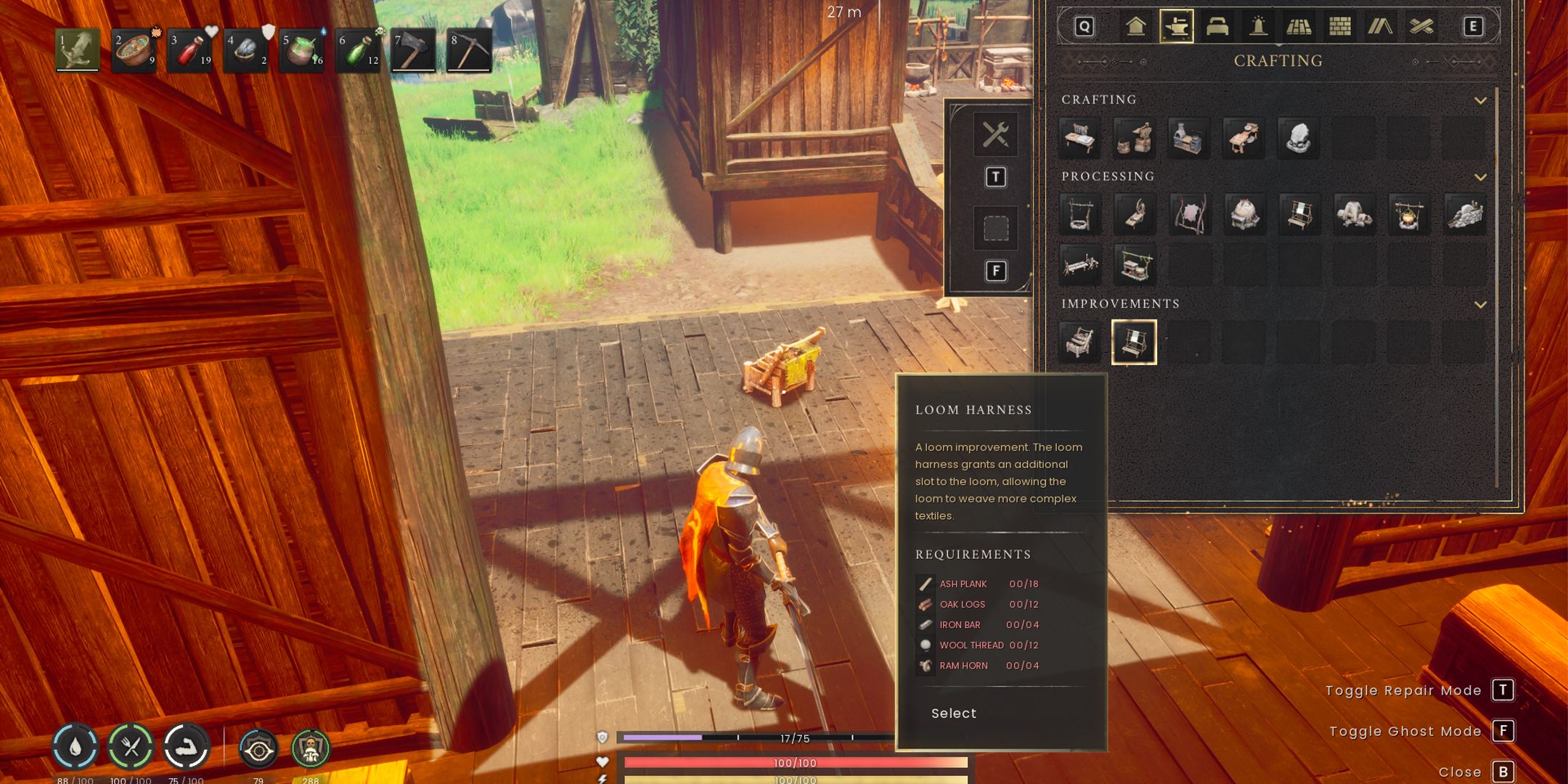The width and height of the screenshot is (1568, 784).
Task: Choose the workbench in the Crafting section
Action: click(1079, 138)
